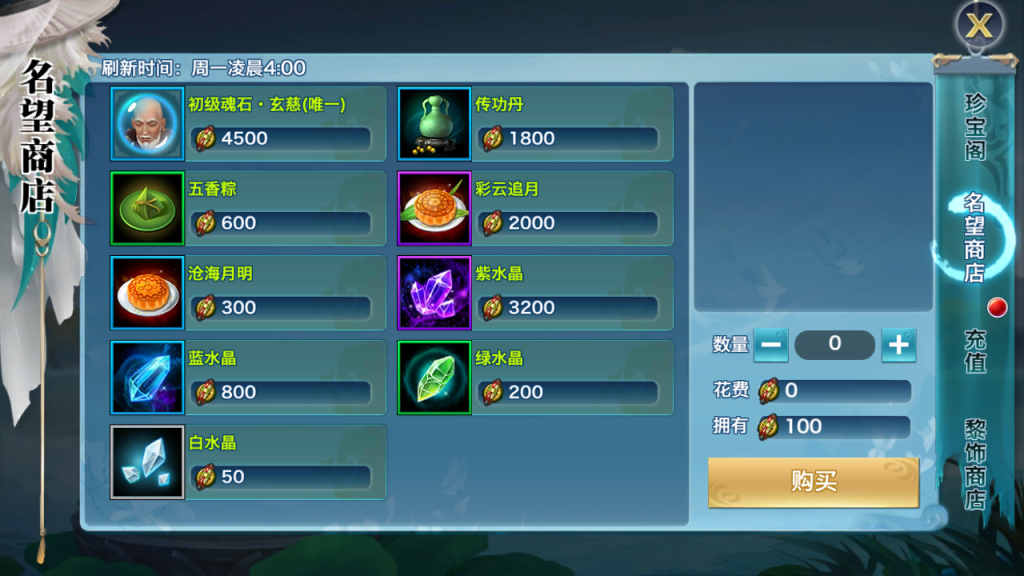Decrease quantity with the minus button
Image resolution: width=1024 pixels, height=576 pixels.
[x=770, y=345]
